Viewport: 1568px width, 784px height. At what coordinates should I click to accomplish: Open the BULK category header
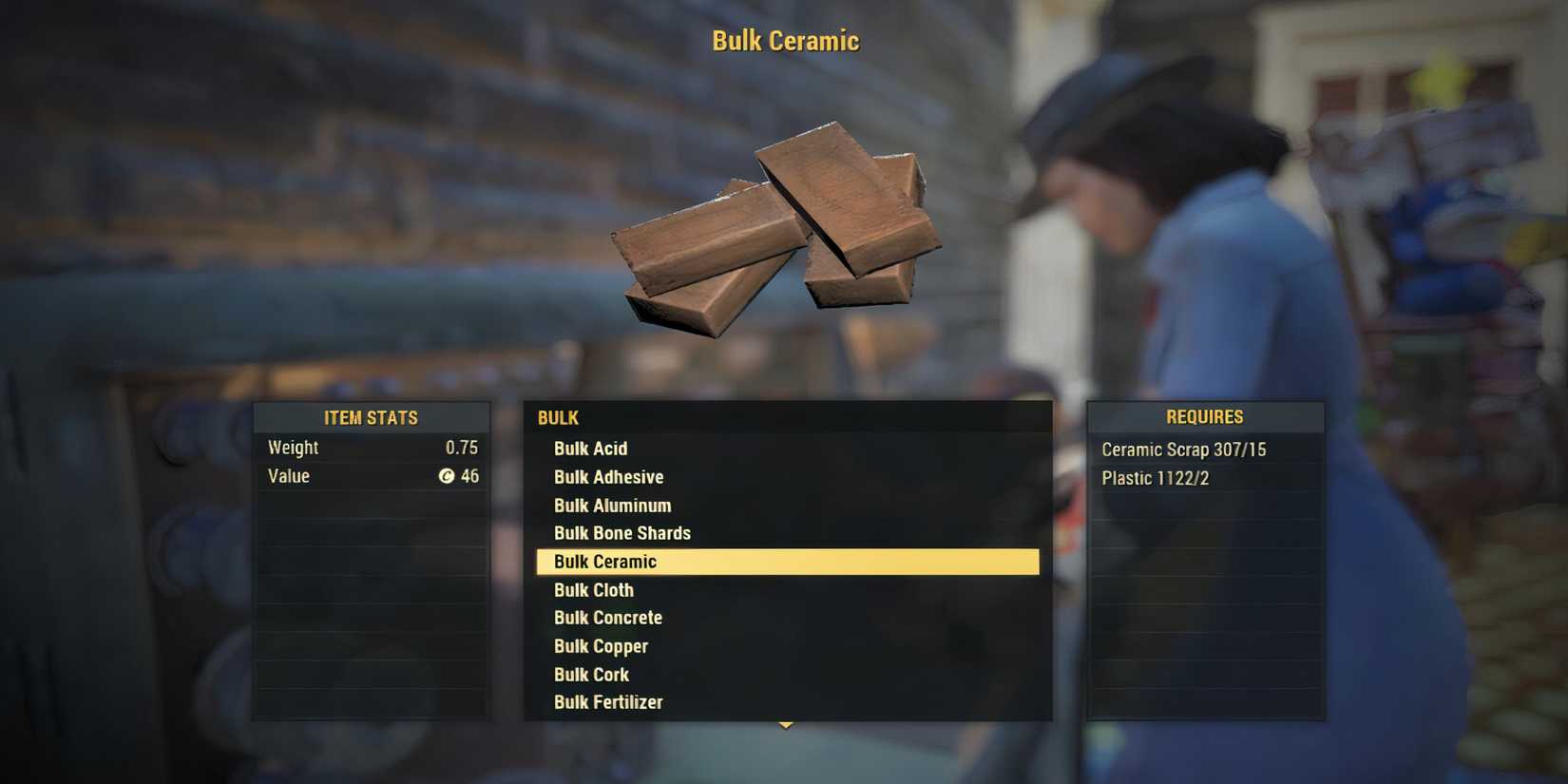pos(558,417)
